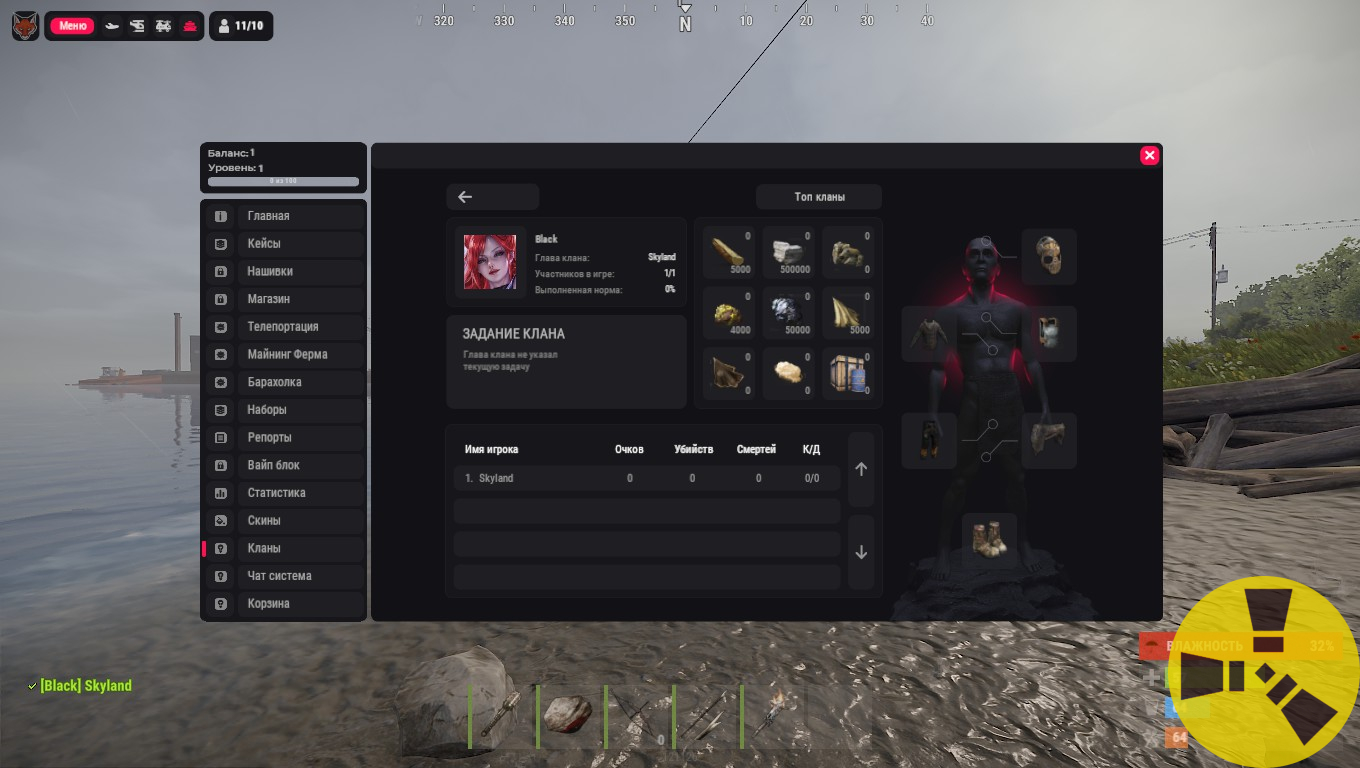Viewport: 1360px width, 768px height.
Task: Open Чат система settings
Action: click(300, 576)
